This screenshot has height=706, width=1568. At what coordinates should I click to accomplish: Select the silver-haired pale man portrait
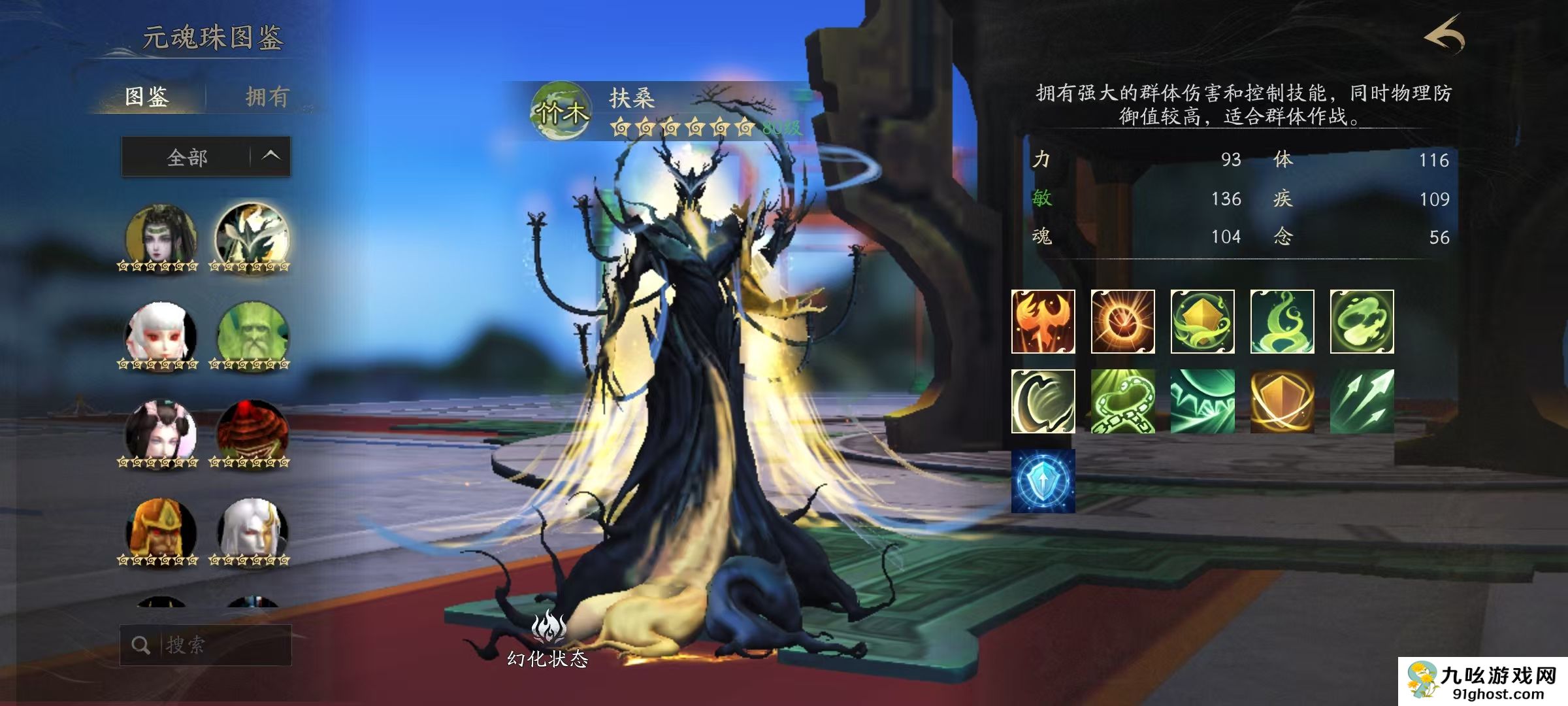click(x=252, y=531)
